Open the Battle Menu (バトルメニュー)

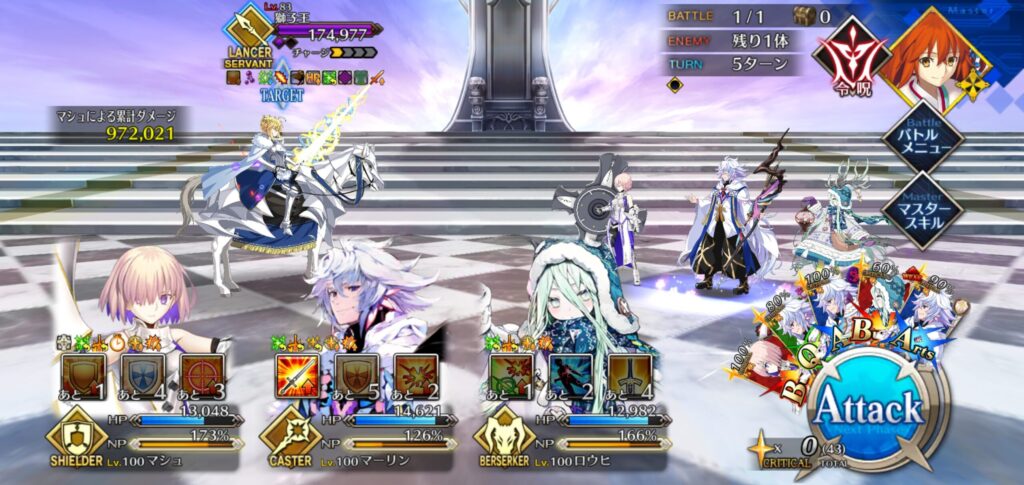(x=920, y=141)
